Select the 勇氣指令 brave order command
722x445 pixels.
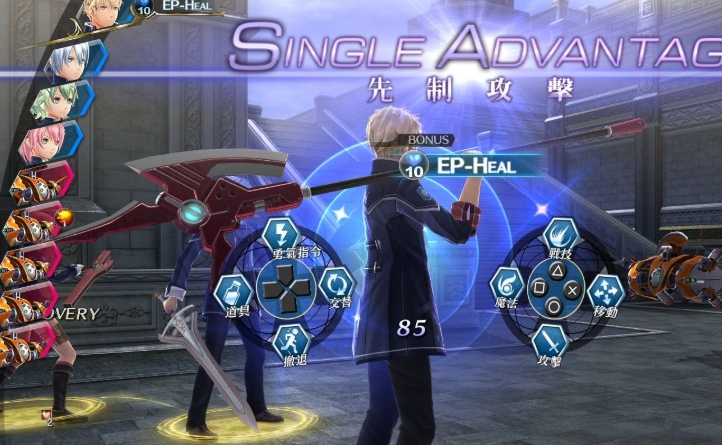coord(281,237)
